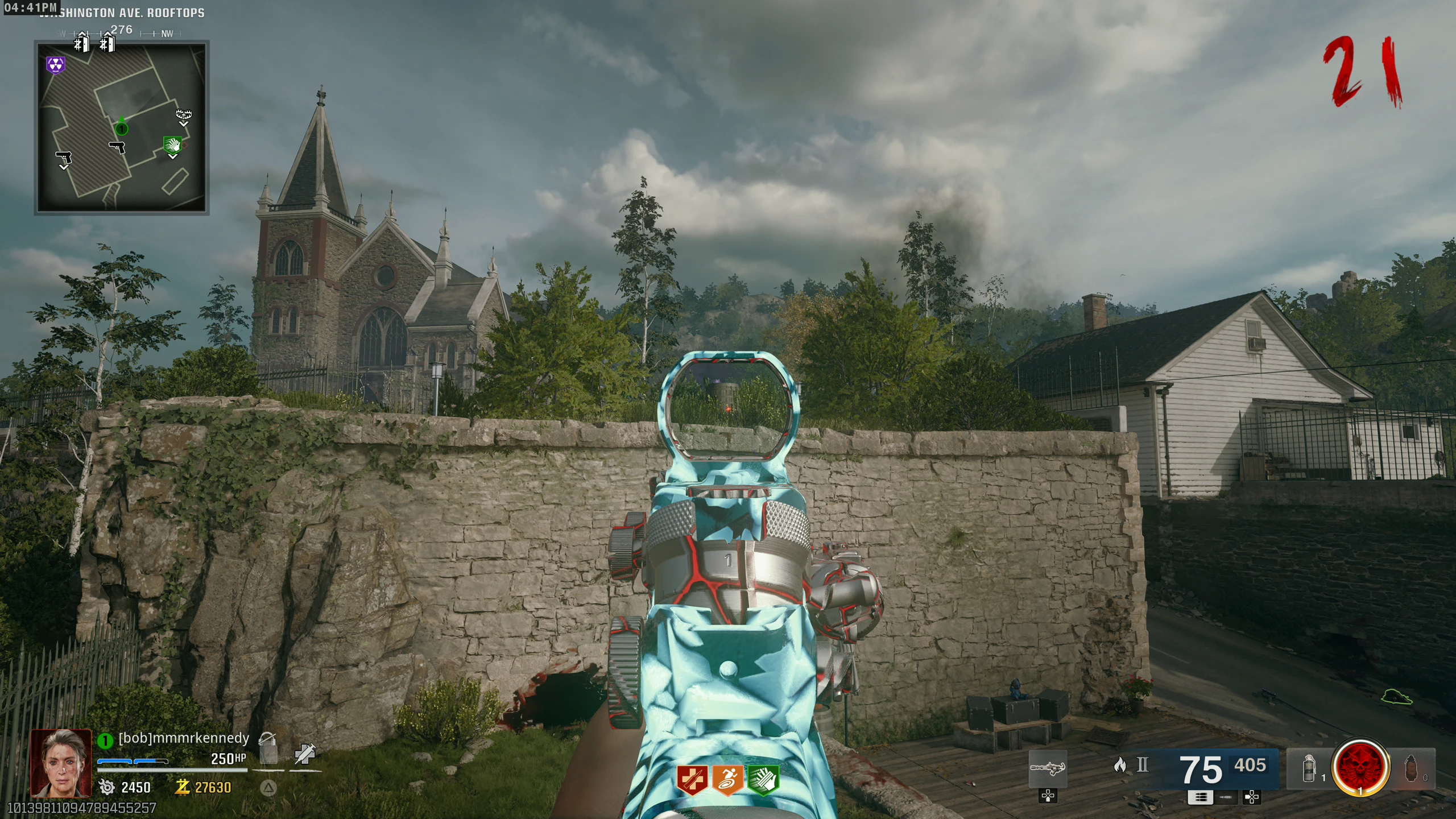Select the purple radiation perk marker on minimap
The width and height of the screenshot is (1456, 819).
55,65
